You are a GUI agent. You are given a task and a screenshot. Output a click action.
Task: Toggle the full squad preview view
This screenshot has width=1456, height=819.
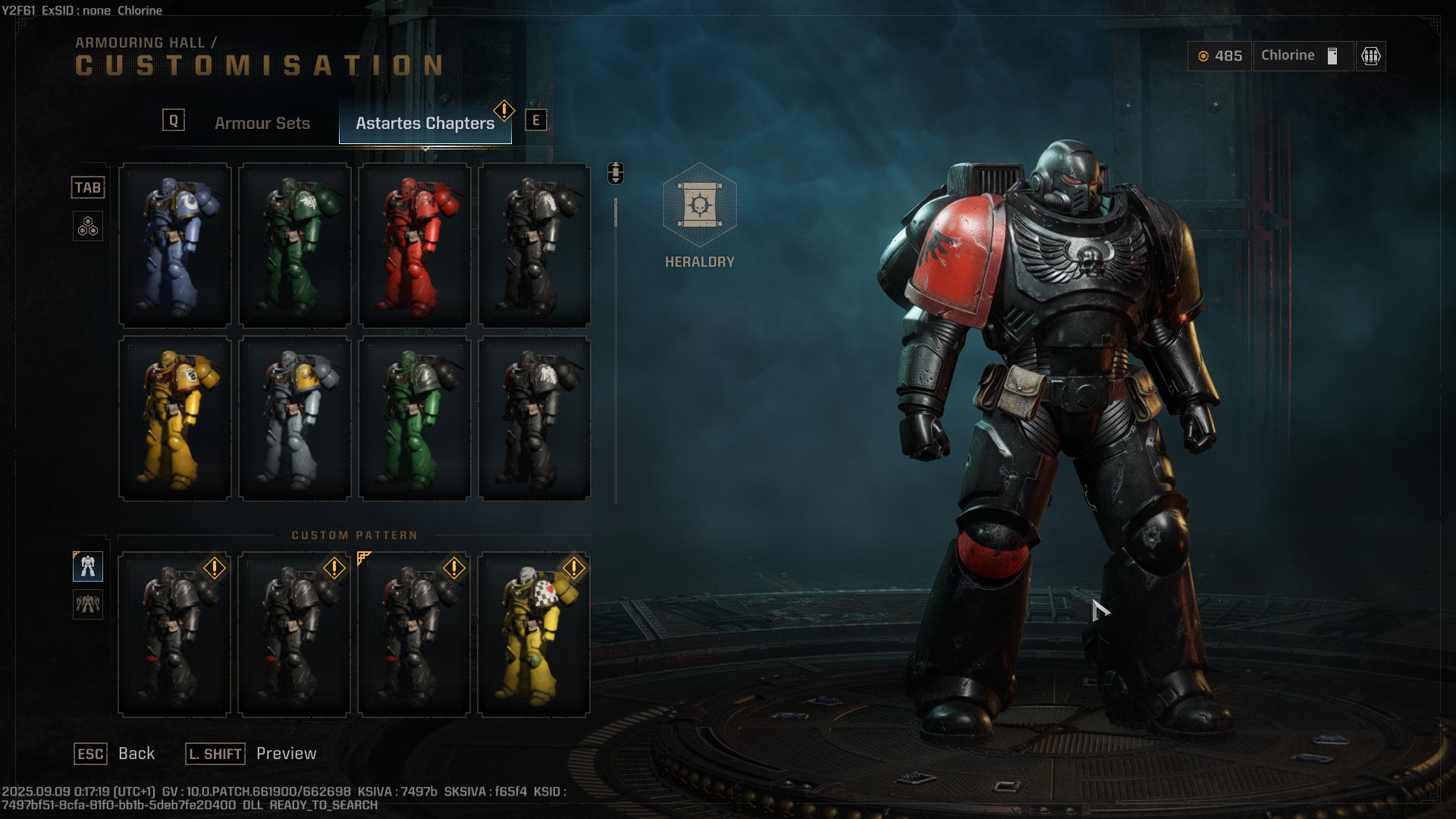88,605
